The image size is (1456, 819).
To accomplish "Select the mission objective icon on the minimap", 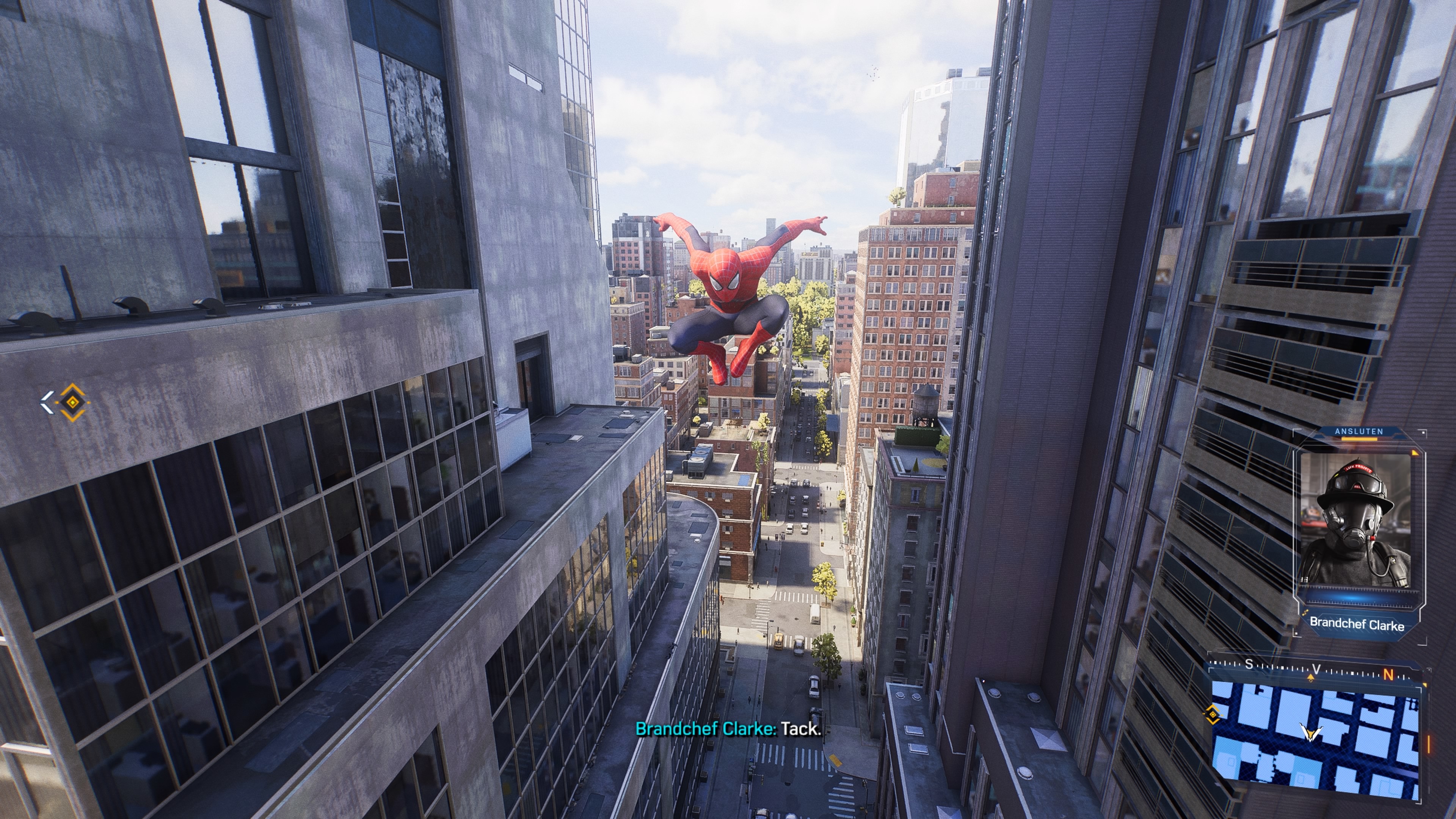I will pos(1213,714).
